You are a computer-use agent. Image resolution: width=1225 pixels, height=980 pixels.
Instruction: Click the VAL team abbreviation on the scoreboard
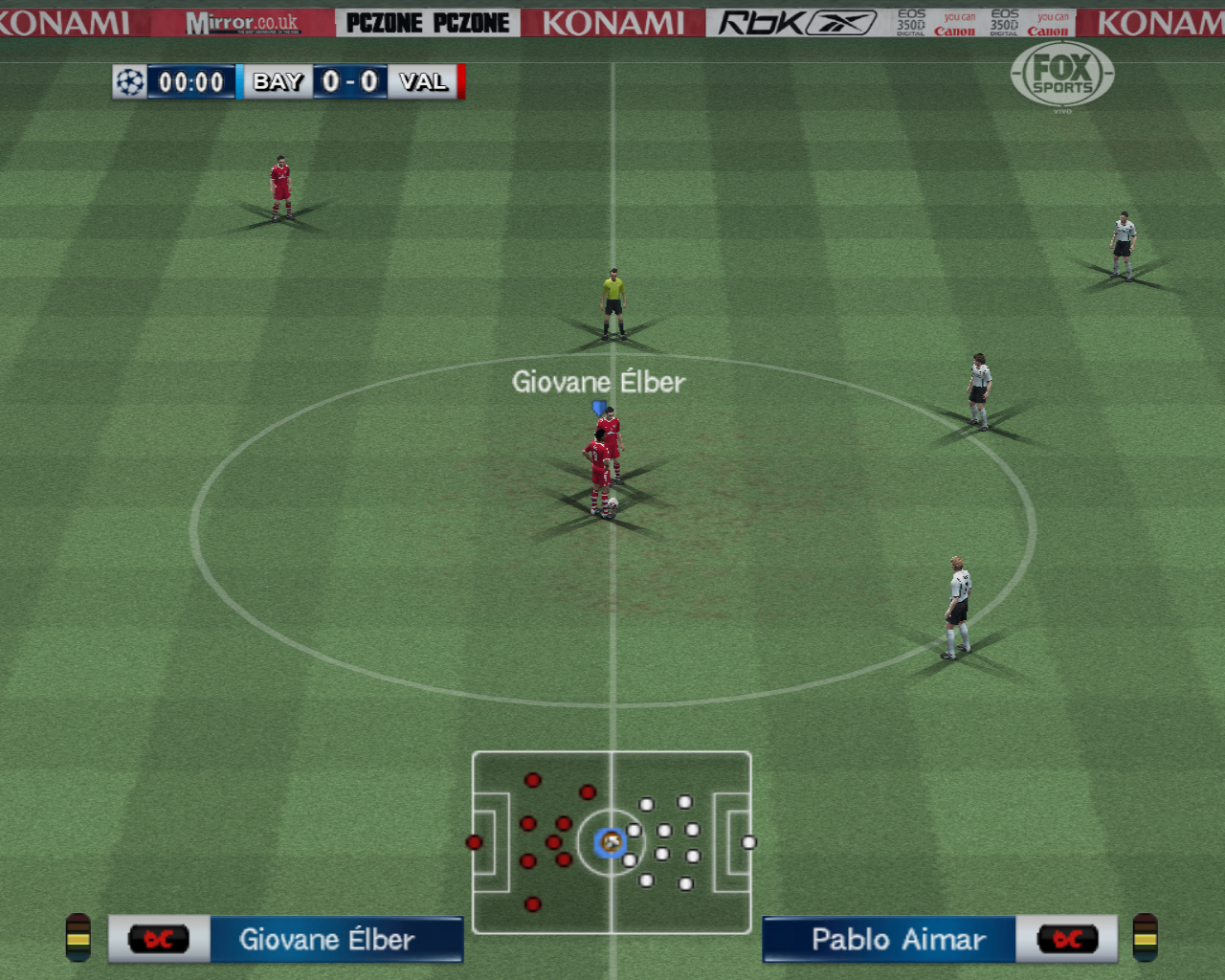[x=423, y=82]
